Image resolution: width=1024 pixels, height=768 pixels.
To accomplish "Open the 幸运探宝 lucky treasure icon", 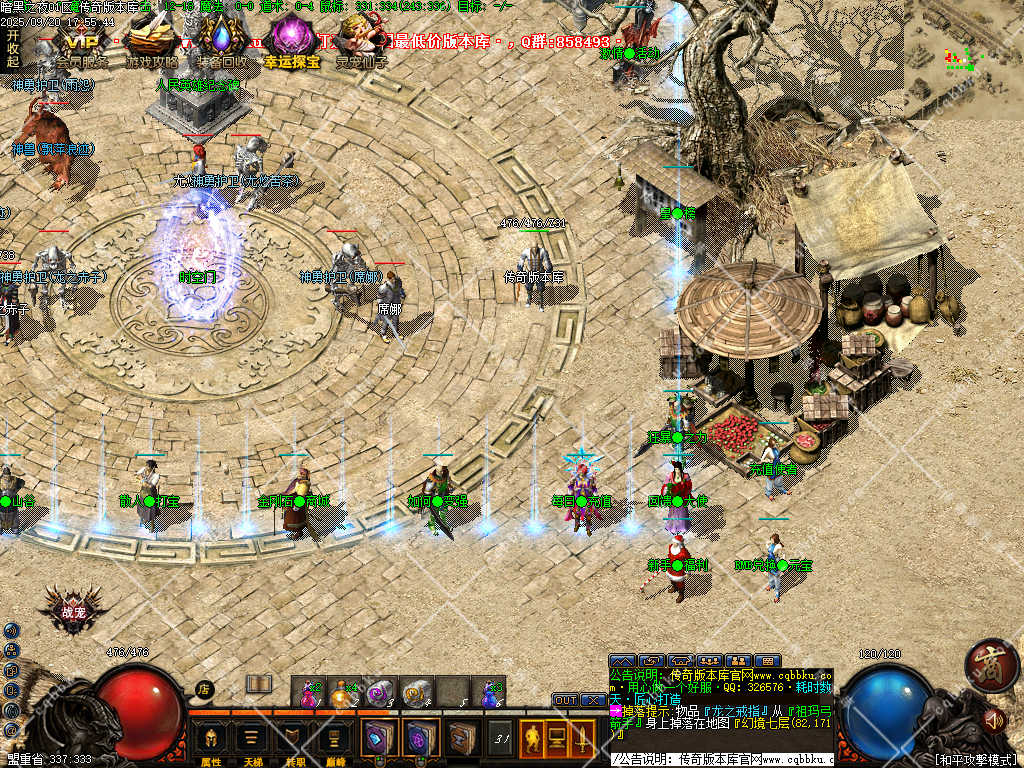I will (x=293, y=44).
